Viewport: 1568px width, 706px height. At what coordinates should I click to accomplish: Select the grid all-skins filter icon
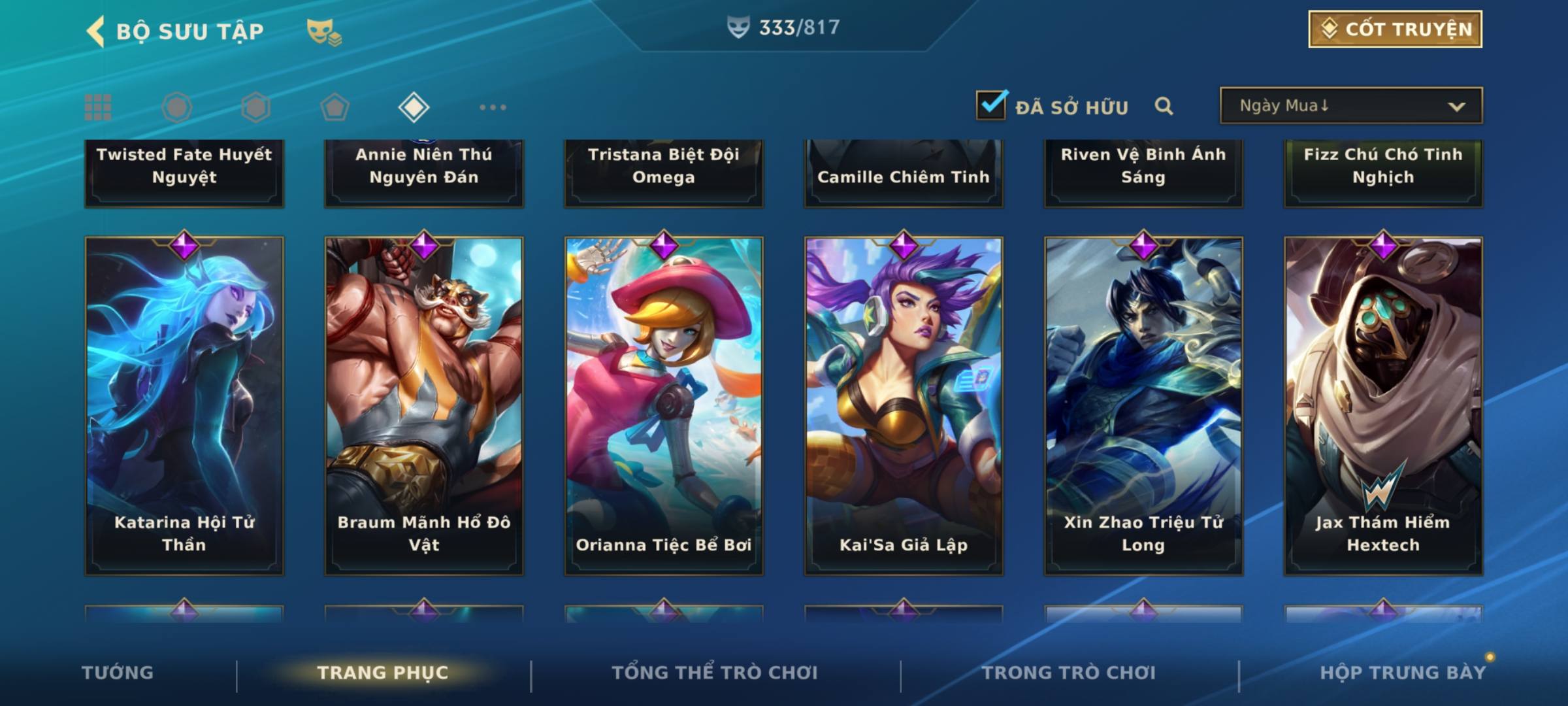click(98, 107)
